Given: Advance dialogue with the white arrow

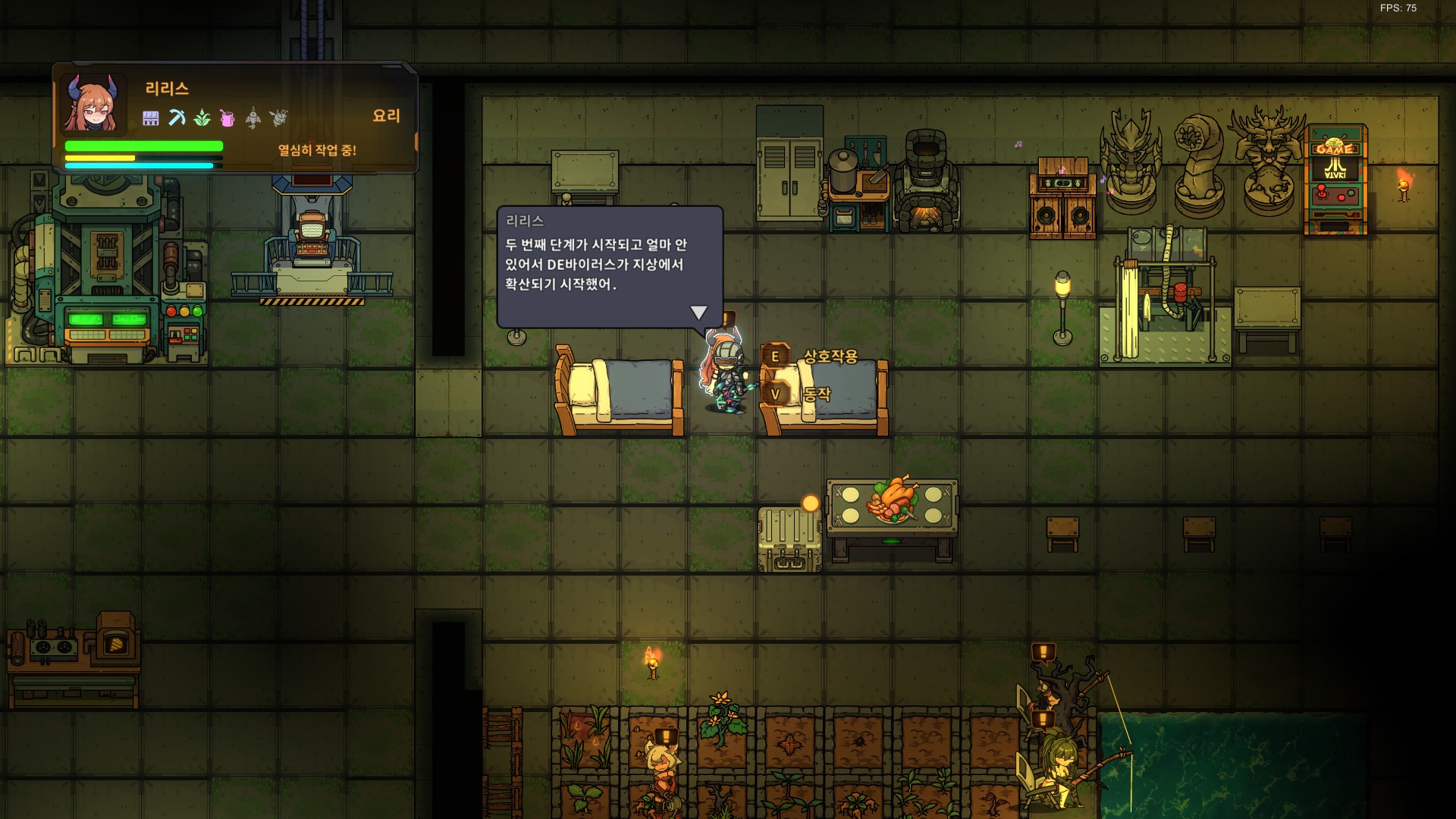Looking at the screenshot, I should tap(698, 312).
